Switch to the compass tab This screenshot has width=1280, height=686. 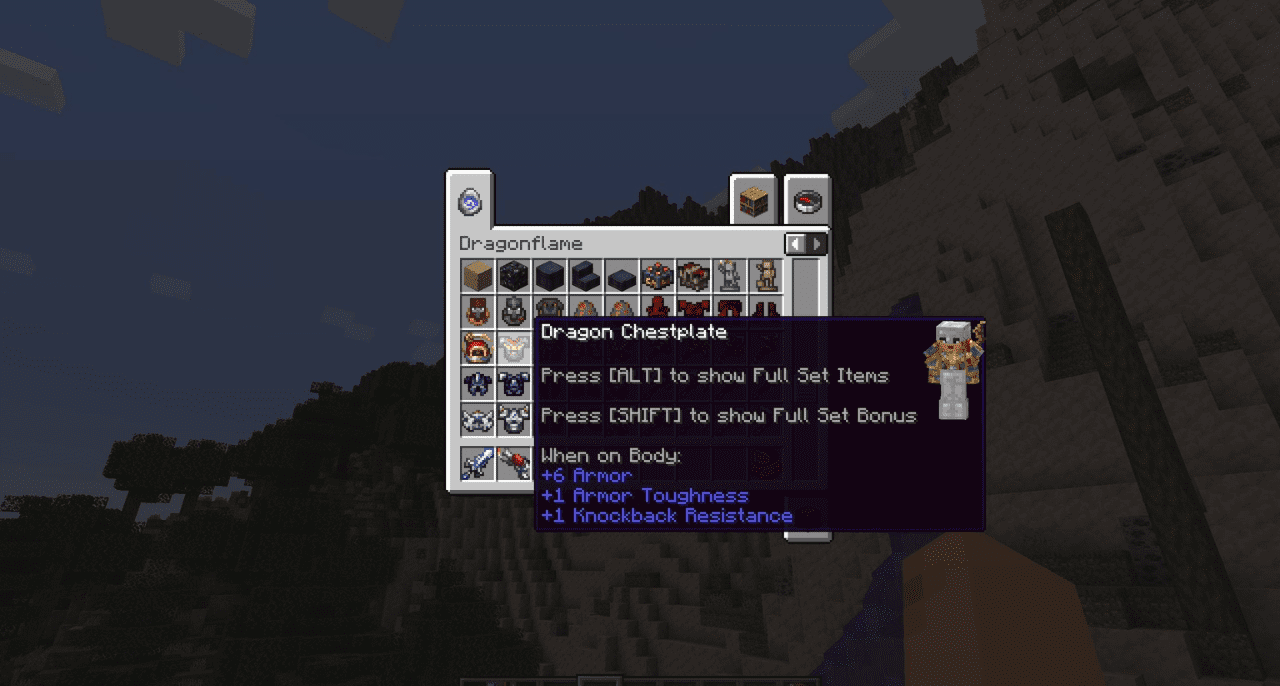[807, 202]
